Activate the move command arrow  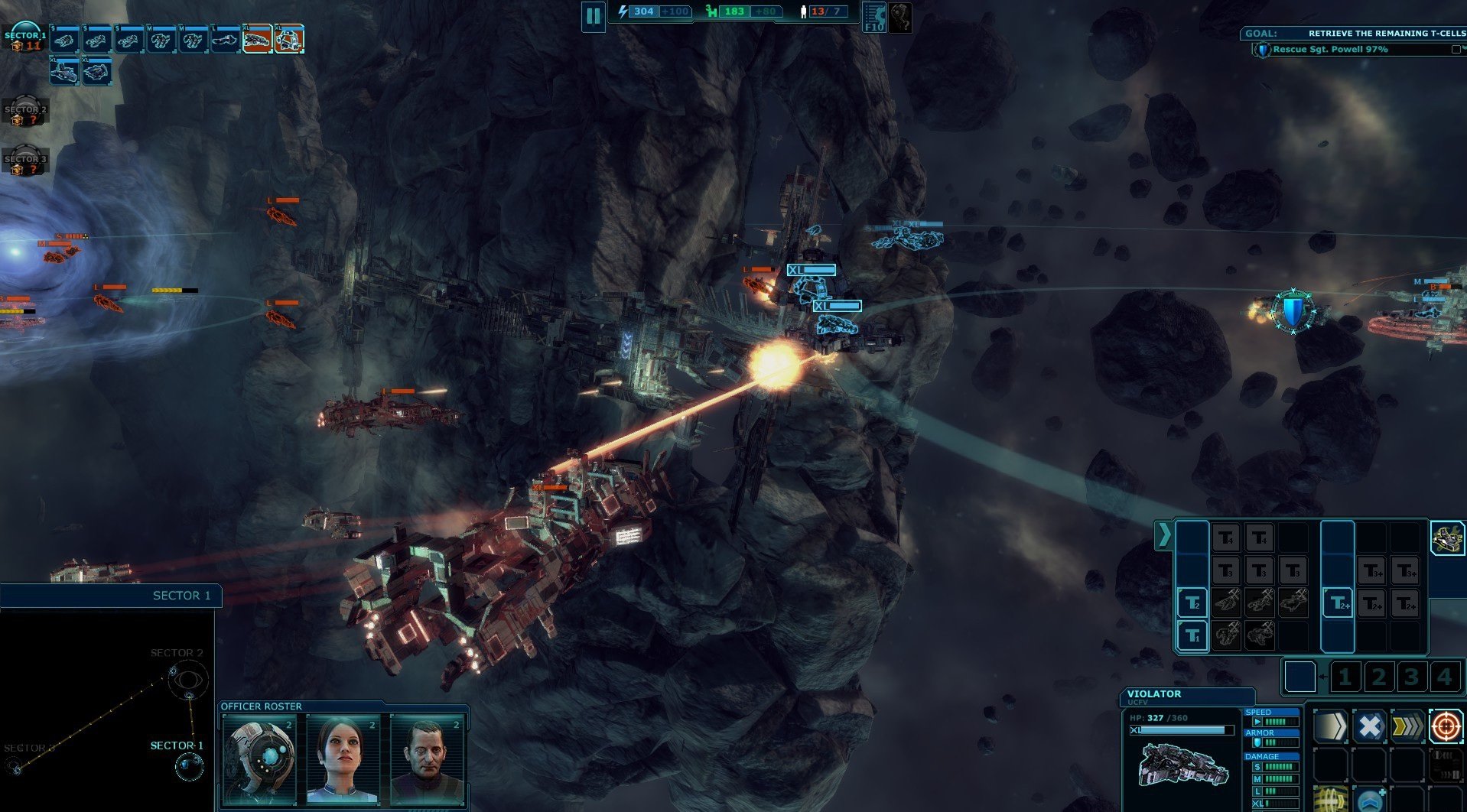pyautogui.click(x=1331, y=726)
